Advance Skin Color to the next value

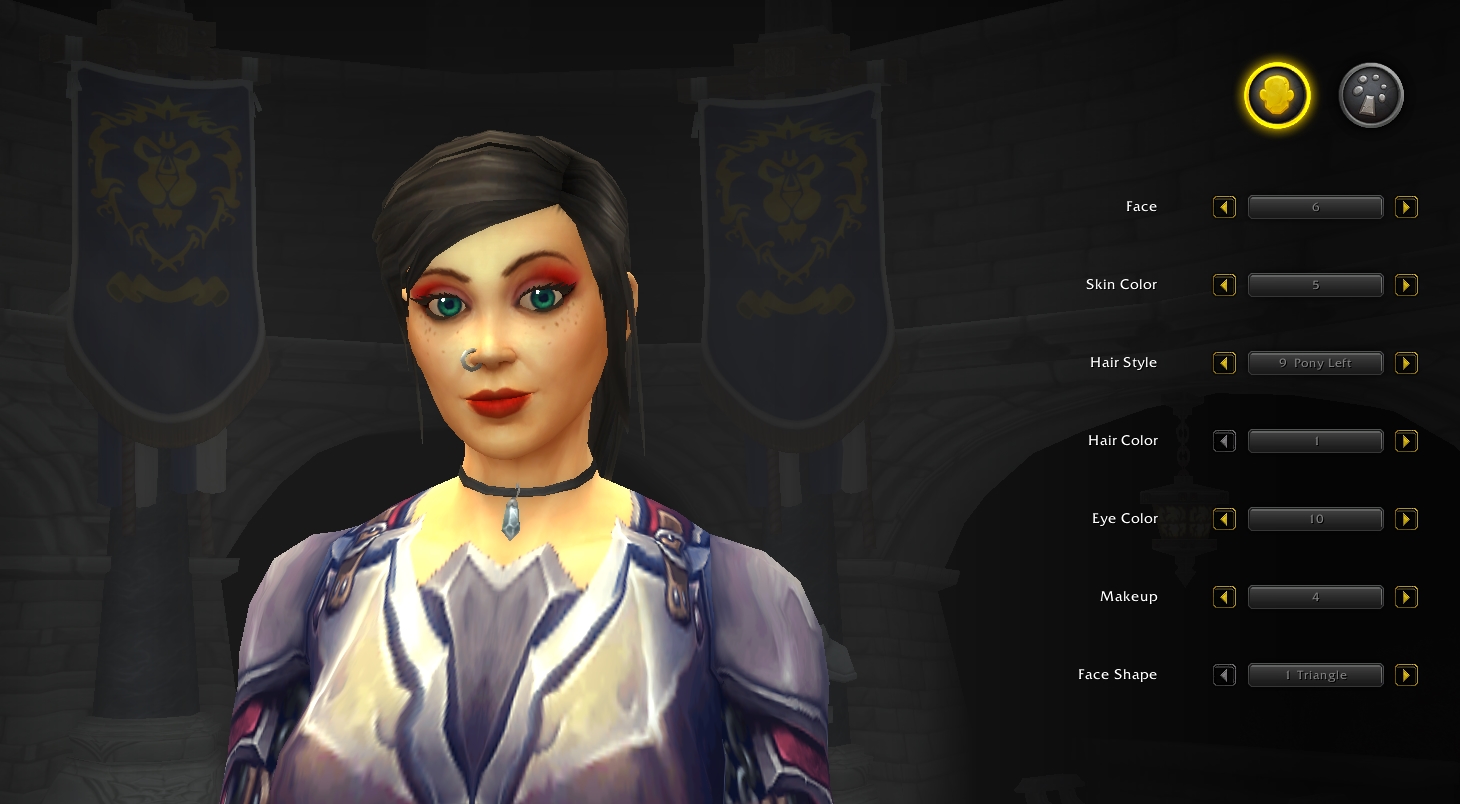tap(1406, 285)
